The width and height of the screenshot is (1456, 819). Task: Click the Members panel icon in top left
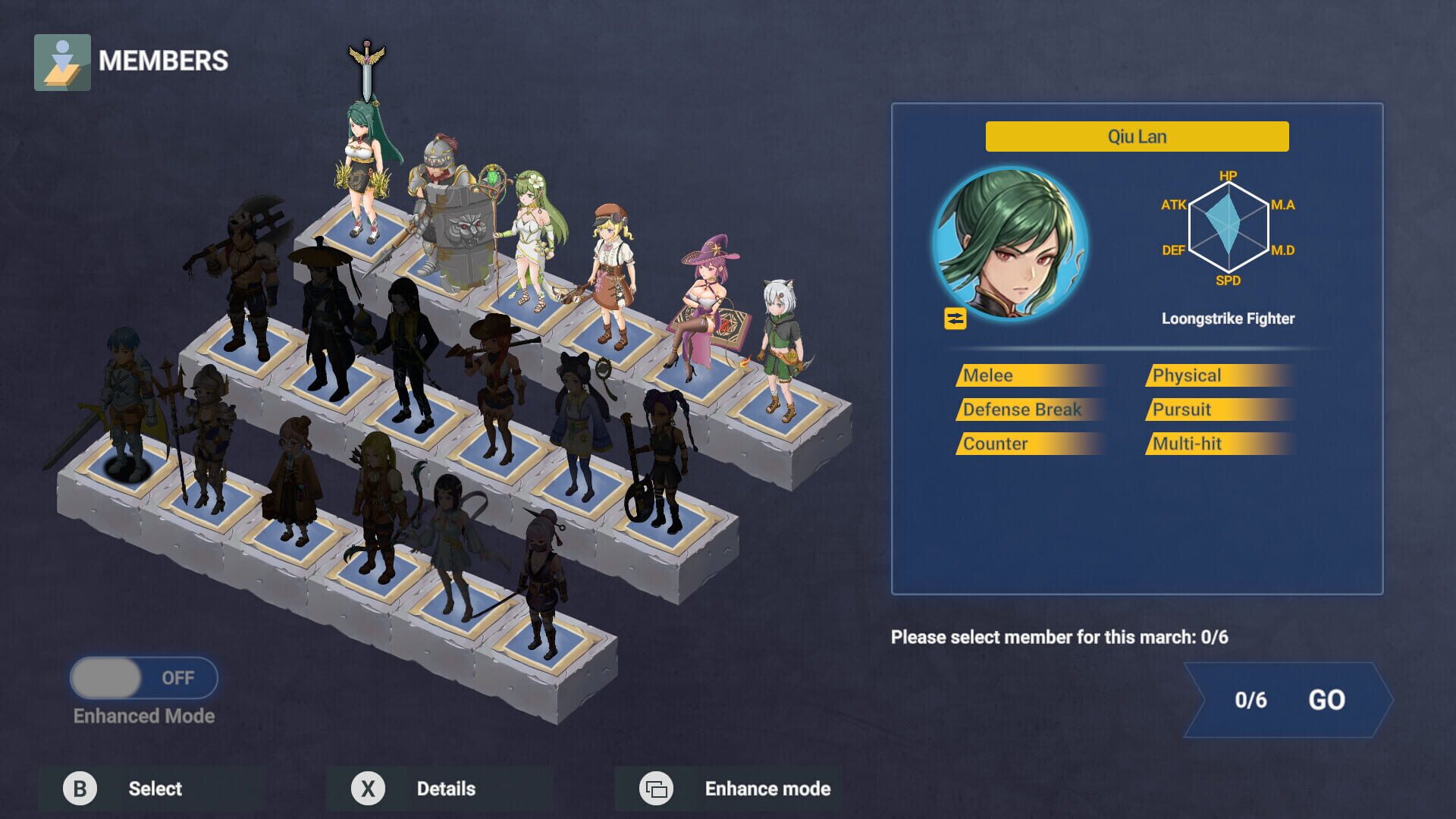63,61
